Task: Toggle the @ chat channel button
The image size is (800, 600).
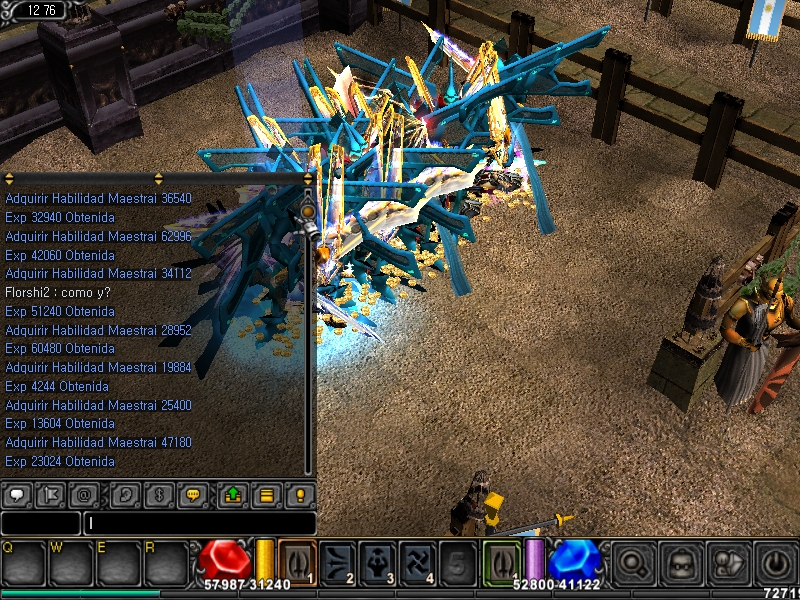Action: click(83, 495)
